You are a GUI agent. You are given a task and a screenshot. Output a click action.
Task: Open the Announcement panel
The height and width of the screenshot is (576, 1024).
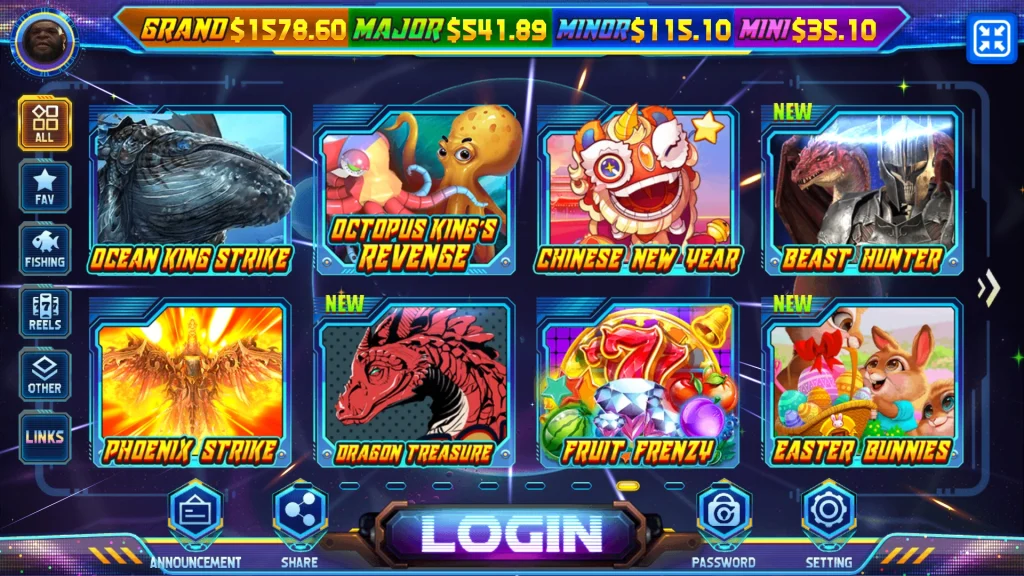click(x=195, y=514)
